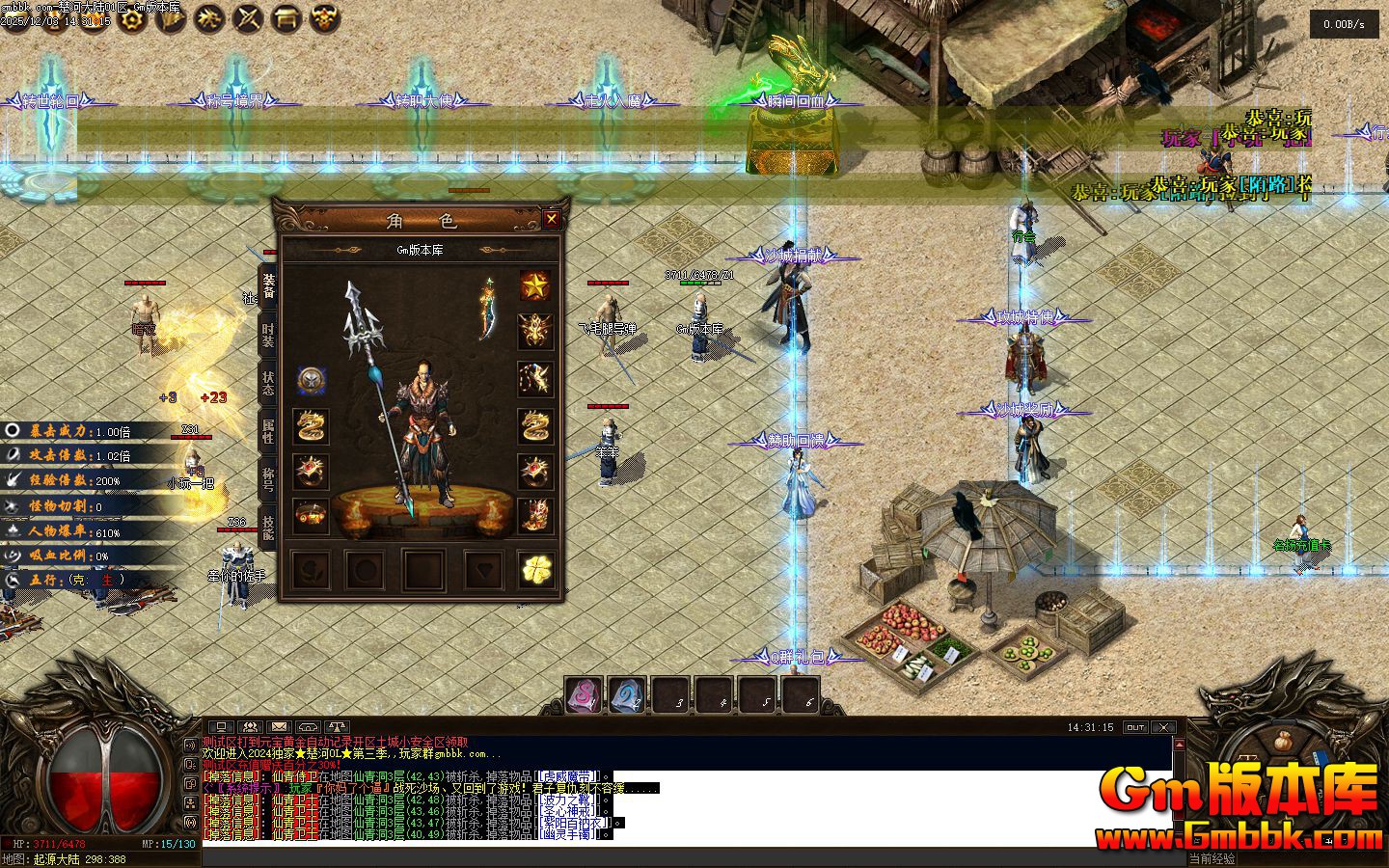Choose the golden boots equipment slot

(535, 517)
